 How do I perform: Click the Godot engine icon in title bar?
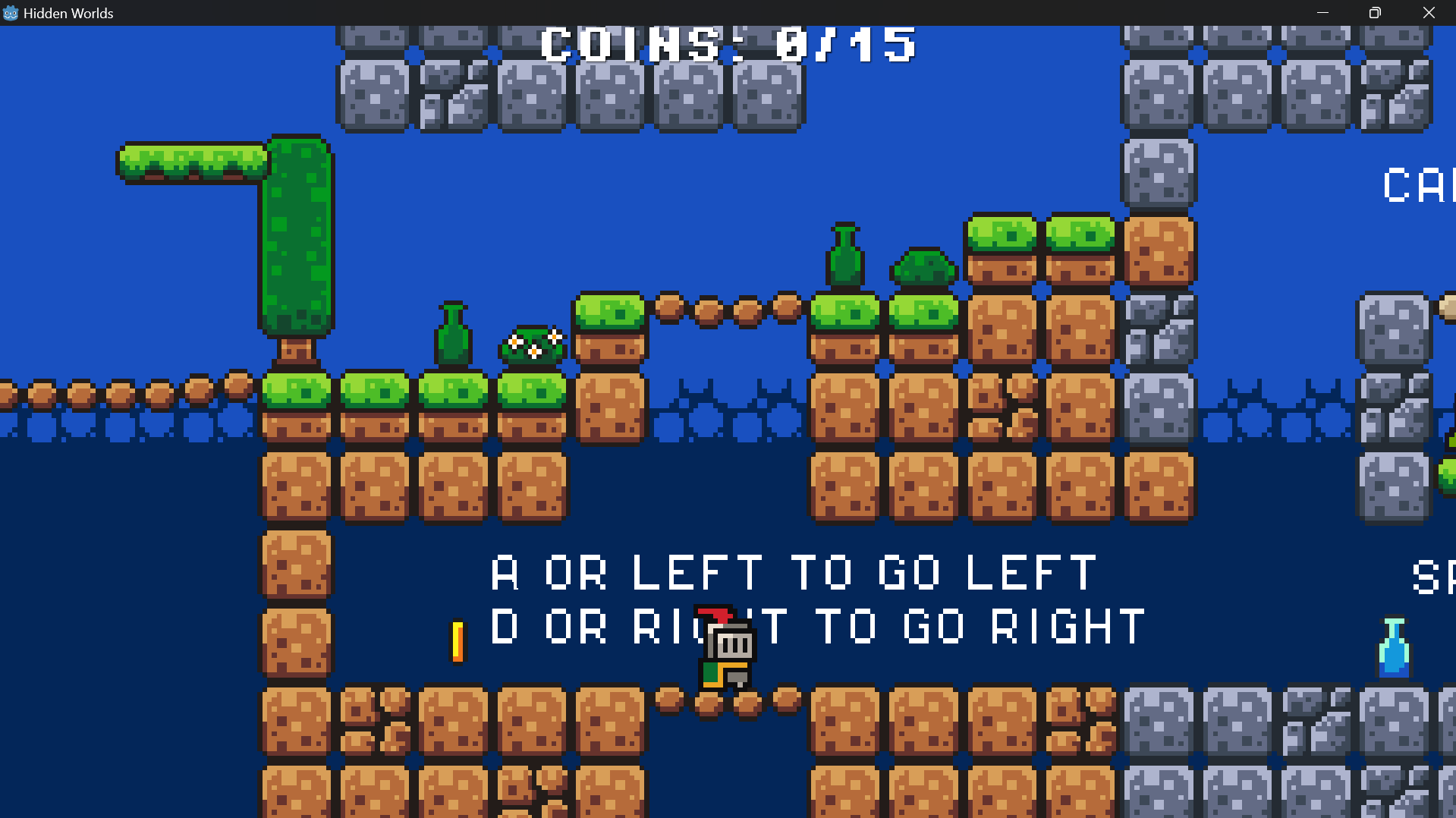11,12
